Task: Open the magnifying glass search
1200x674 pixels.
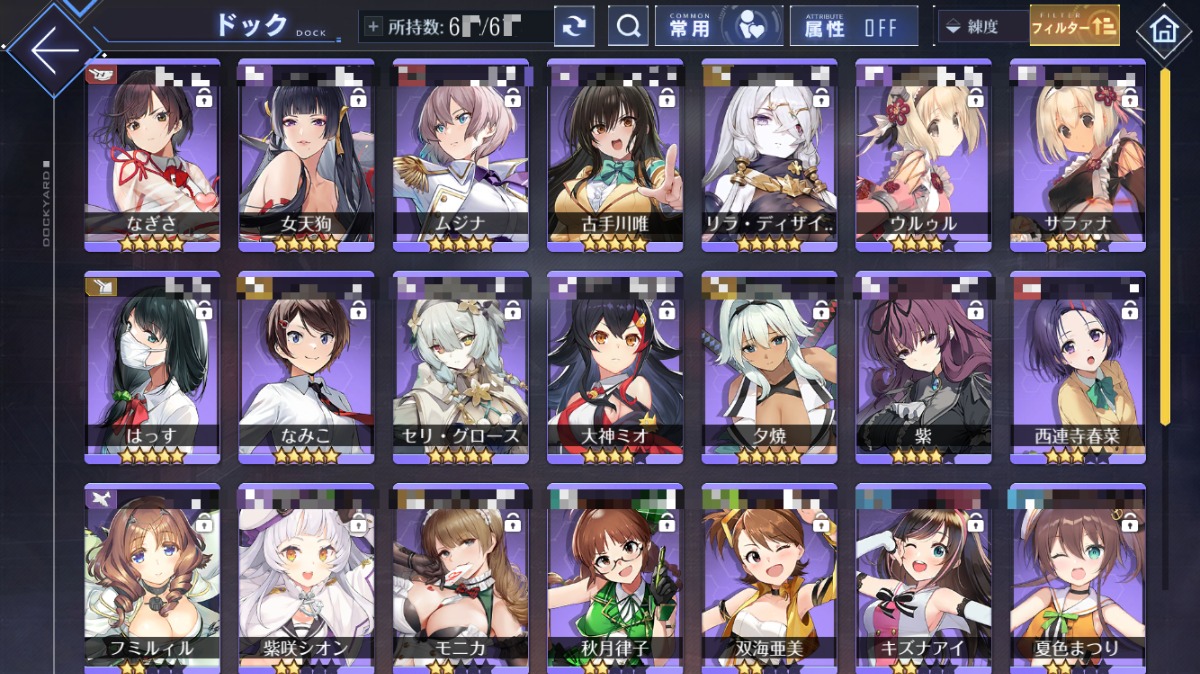Action: click(x=628, y=27)
